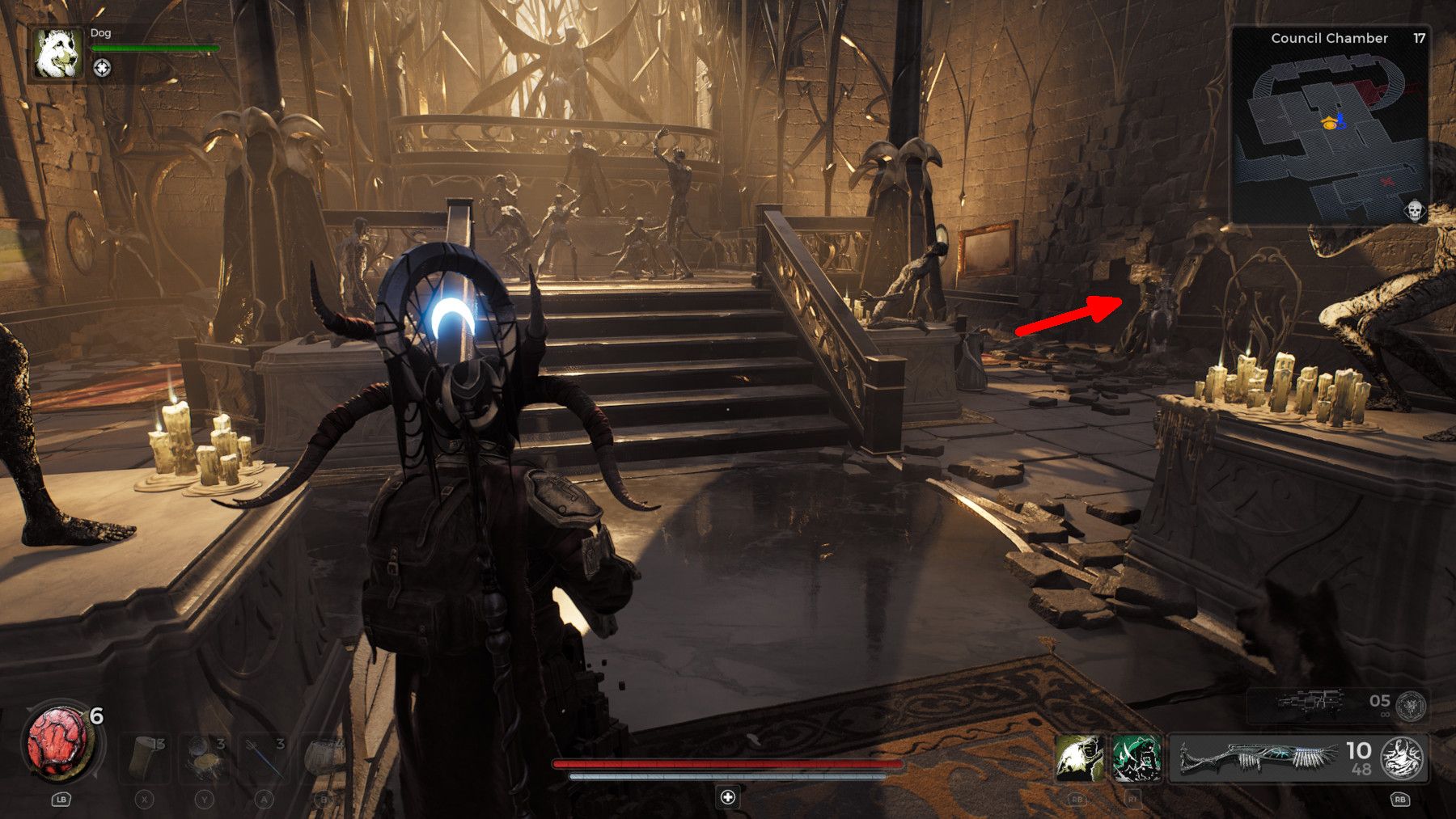Click the Council Chamber minimap title
1456x819 pixels.
point(1329,38)
